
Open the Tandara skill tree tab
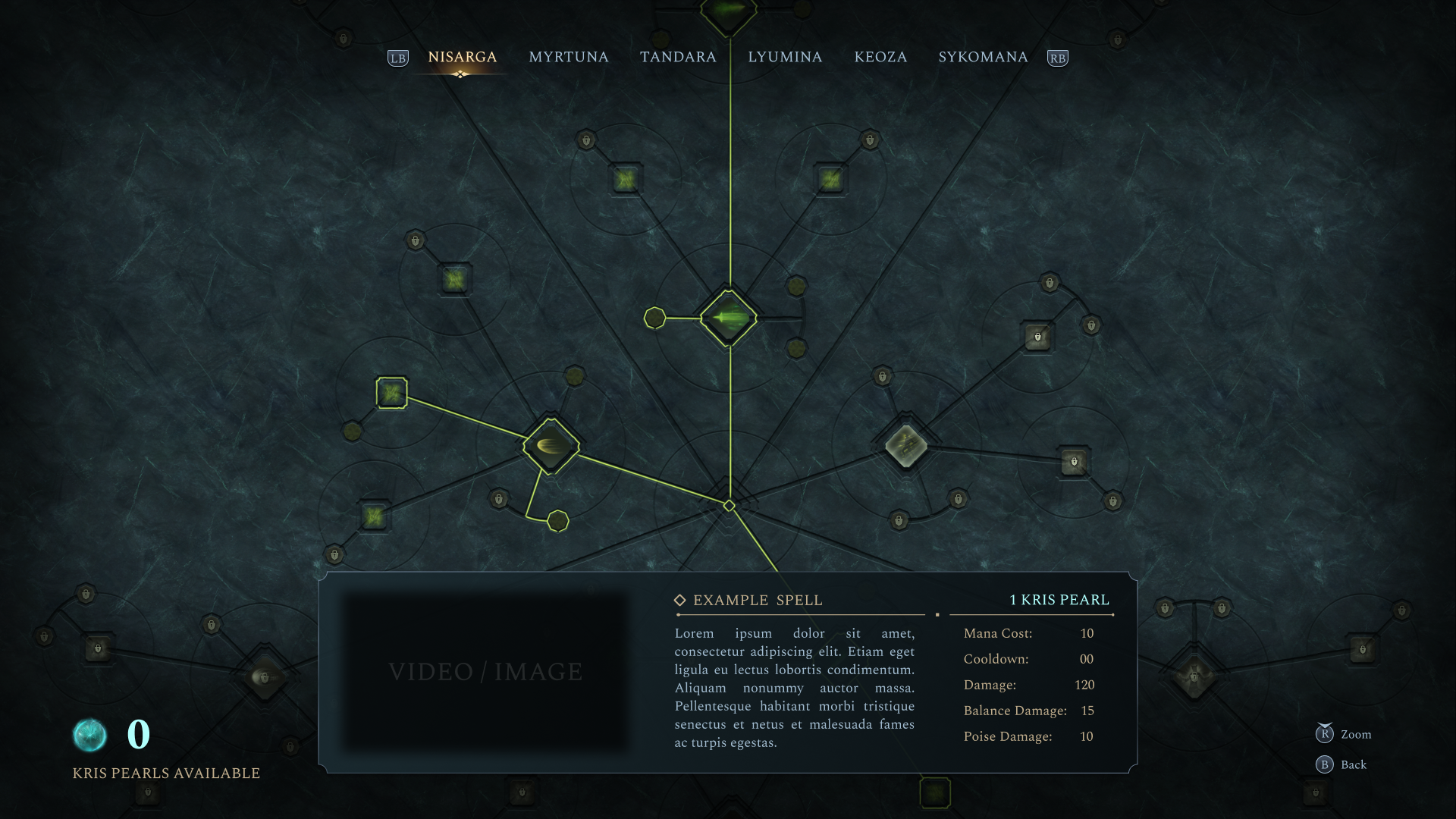click(x=677, y=58)
